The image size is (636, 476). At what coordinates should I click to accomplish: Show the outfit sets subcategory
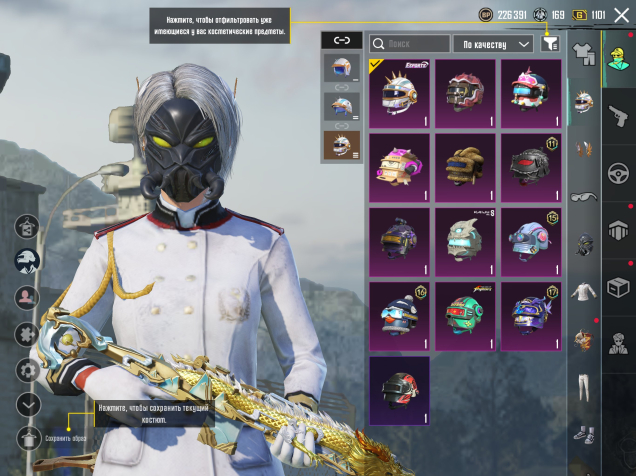point(584,51)
